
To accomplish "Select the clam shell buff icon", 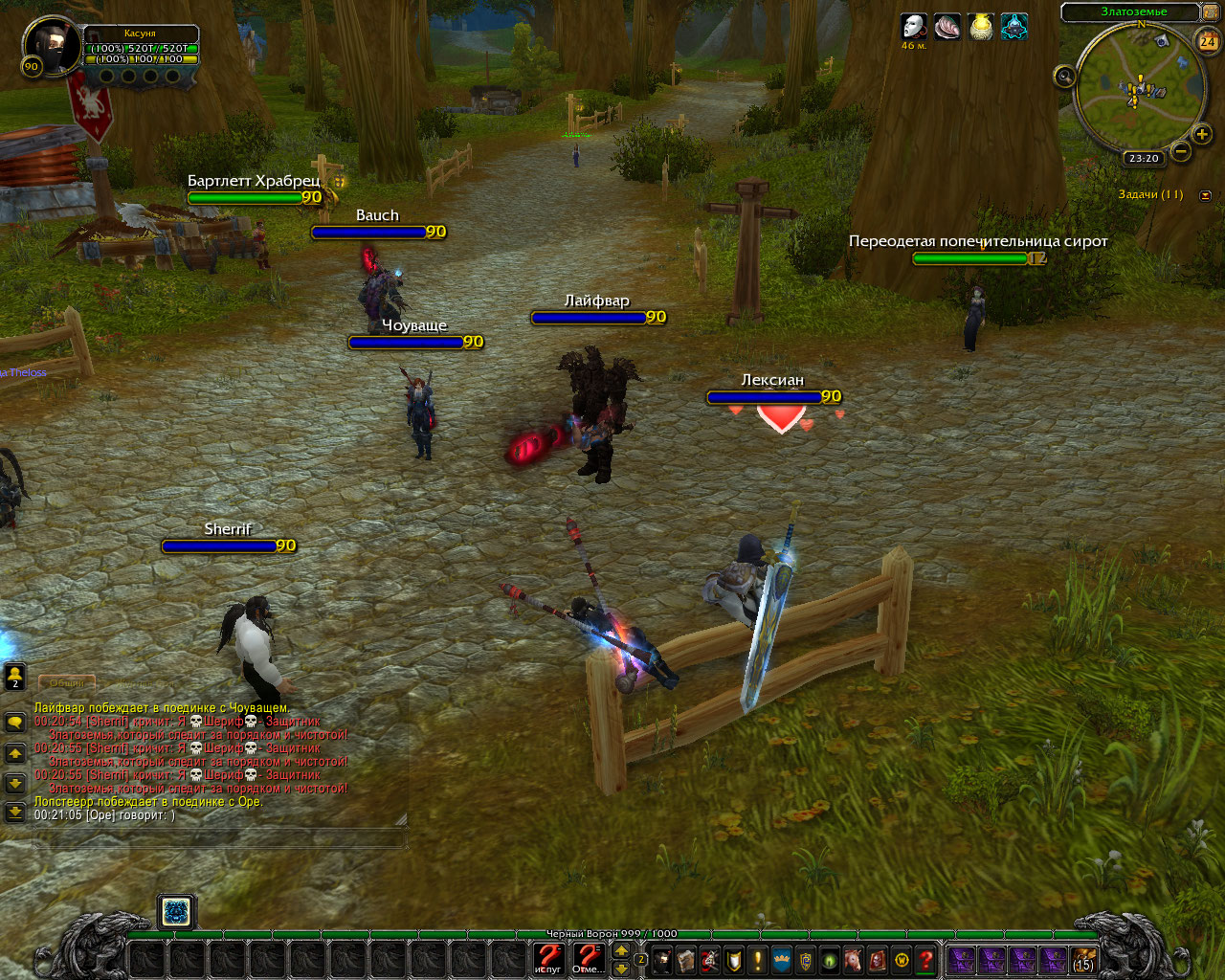I will coord(947,27).
